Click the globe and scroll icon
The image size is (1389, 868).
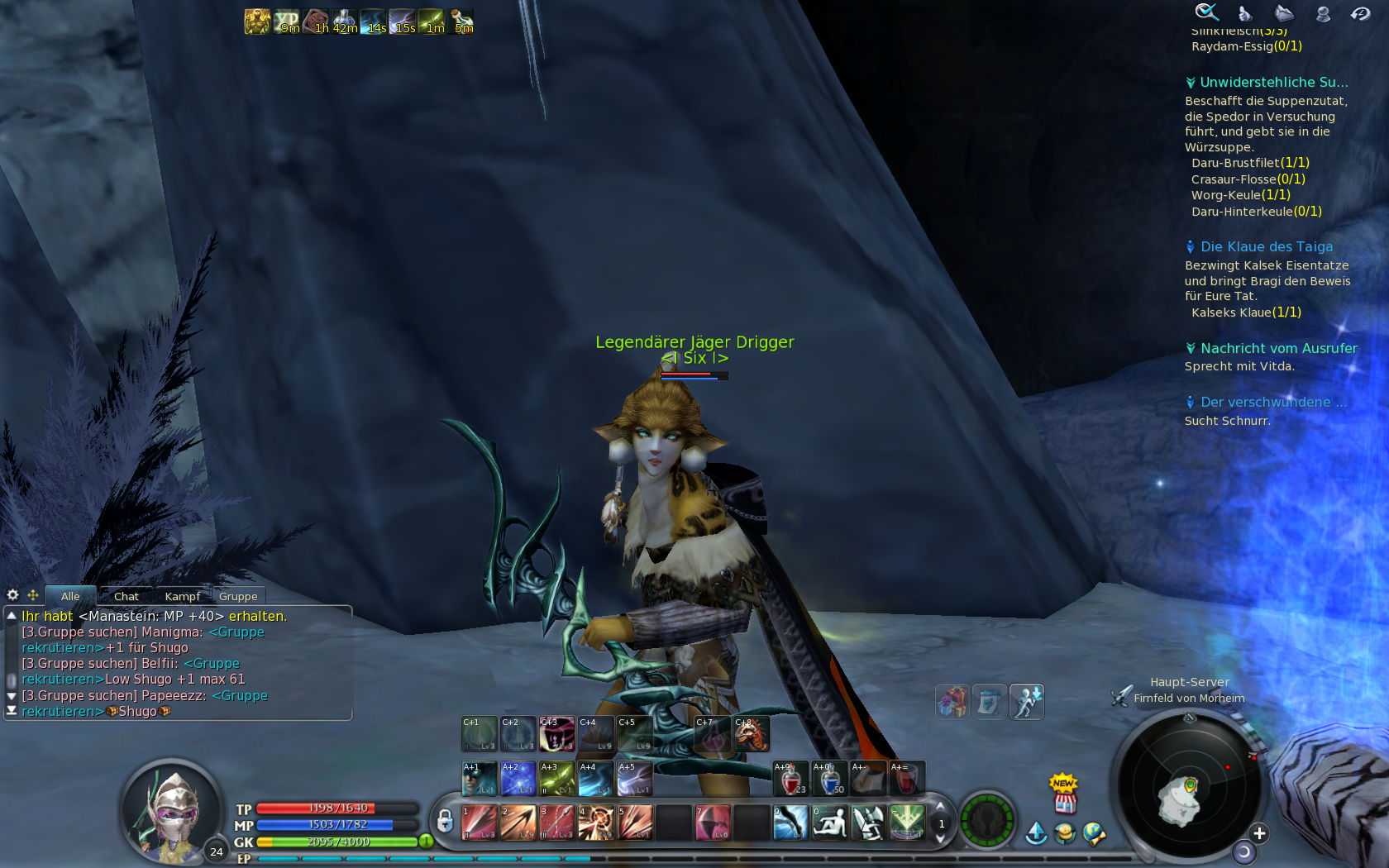tap(1094, 833)
